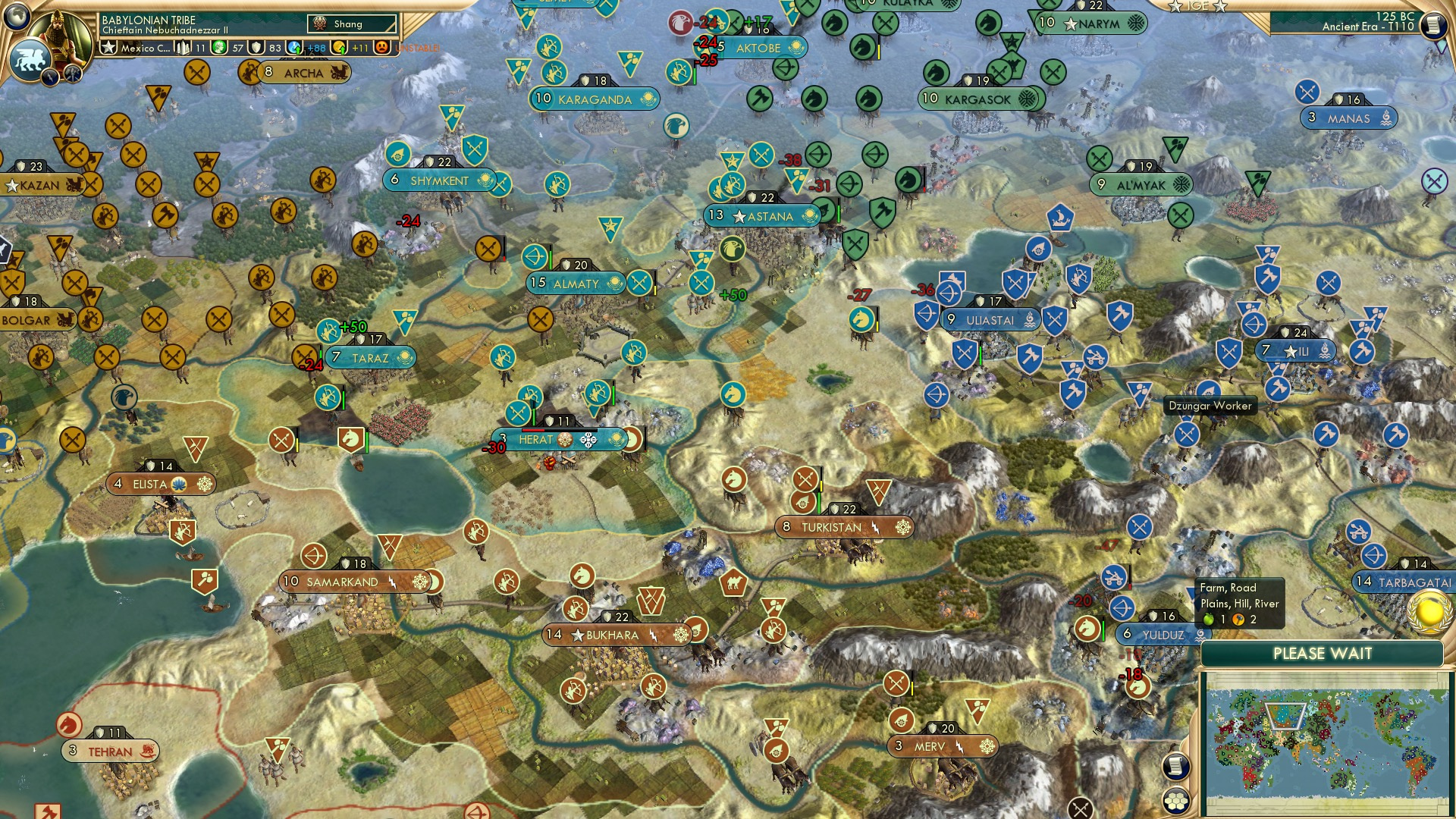Image resolution: width=1456 pixels, height=819 pixels.
Task: Click the BABYLONIAN TRIBE header
Action: [x=149, y=20]
